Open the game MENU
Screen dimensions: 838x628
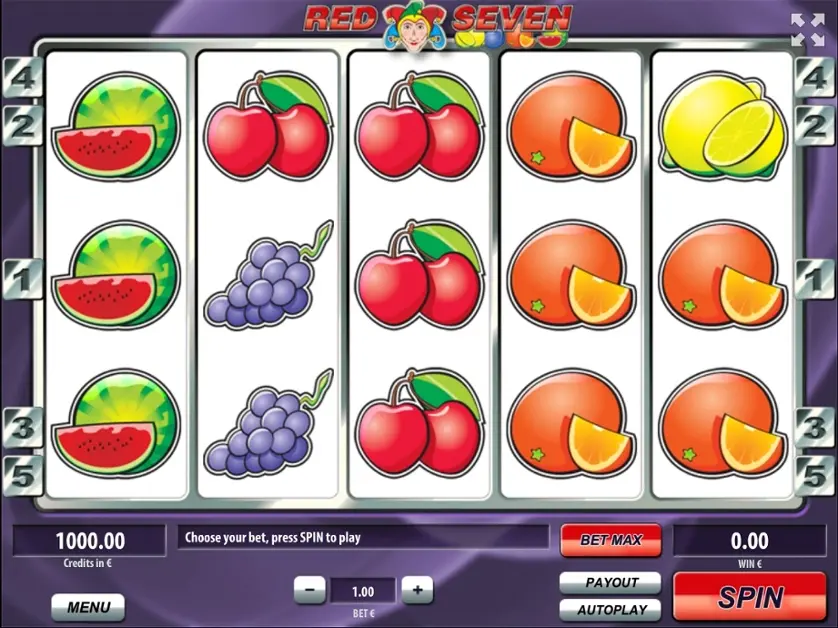(88, 606)
